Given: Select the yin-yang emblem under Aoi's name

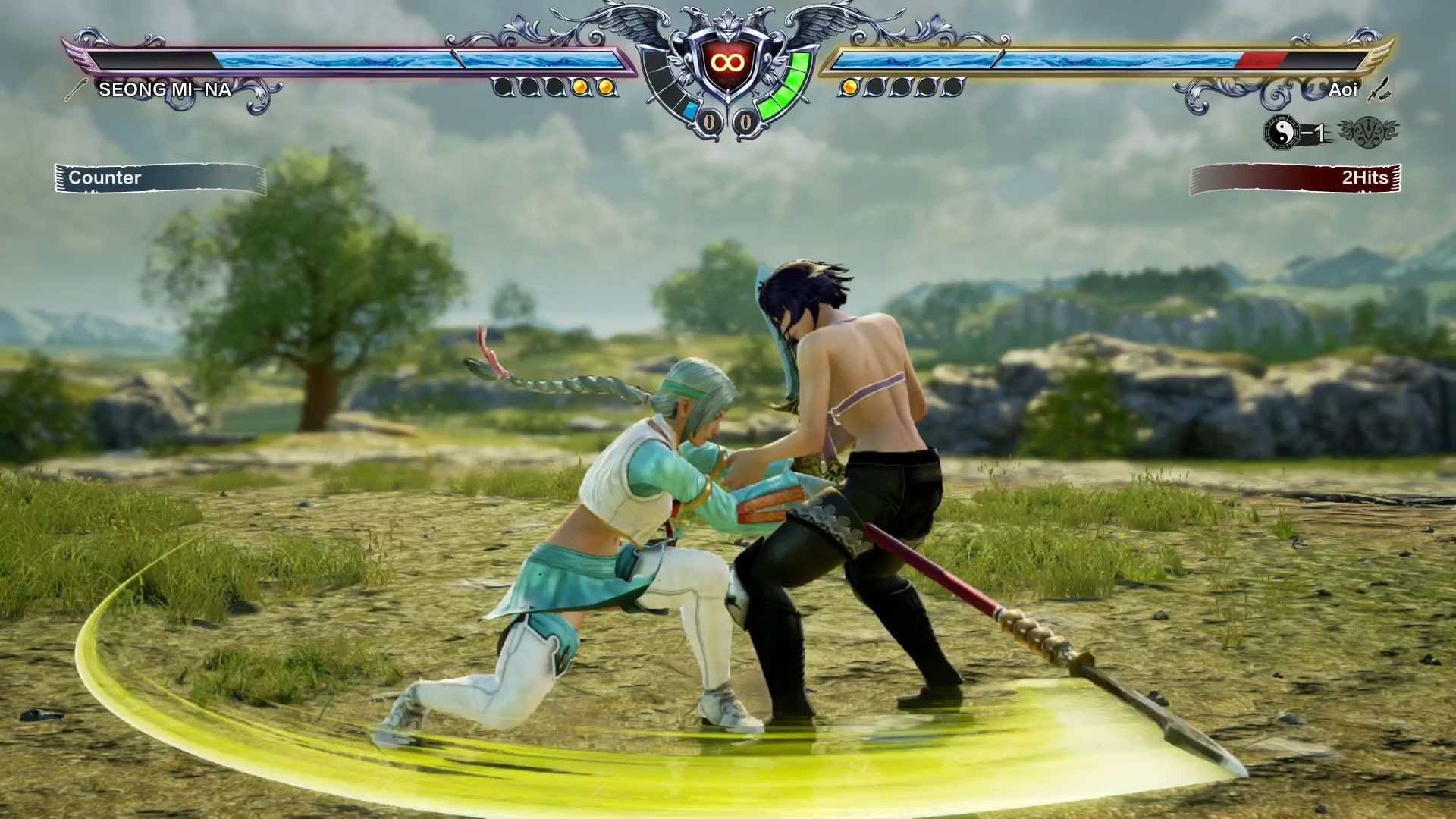Looking at the screenshot, I should tap(1282, 133).
